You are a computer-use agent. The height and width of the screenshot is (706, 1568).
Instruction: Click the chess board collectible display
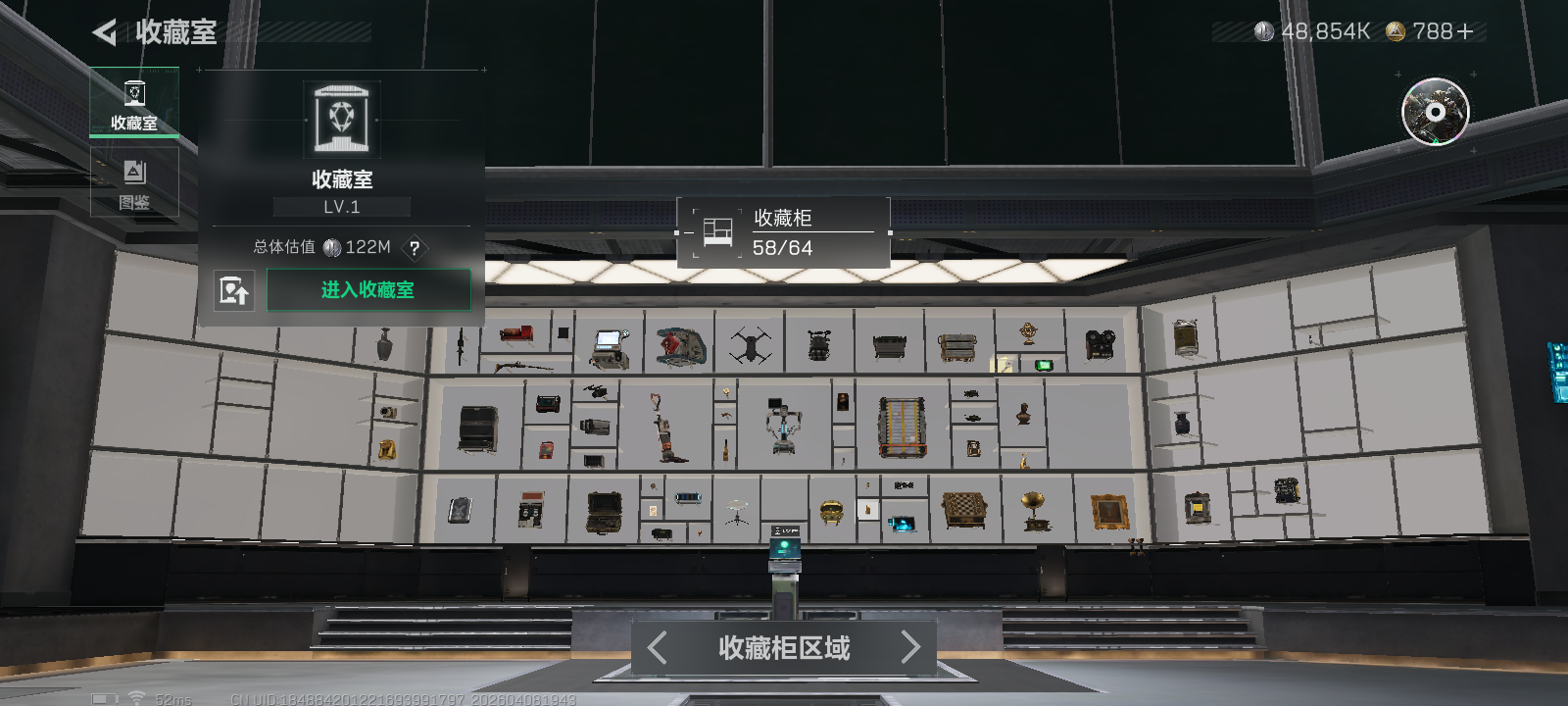point(966,512)
